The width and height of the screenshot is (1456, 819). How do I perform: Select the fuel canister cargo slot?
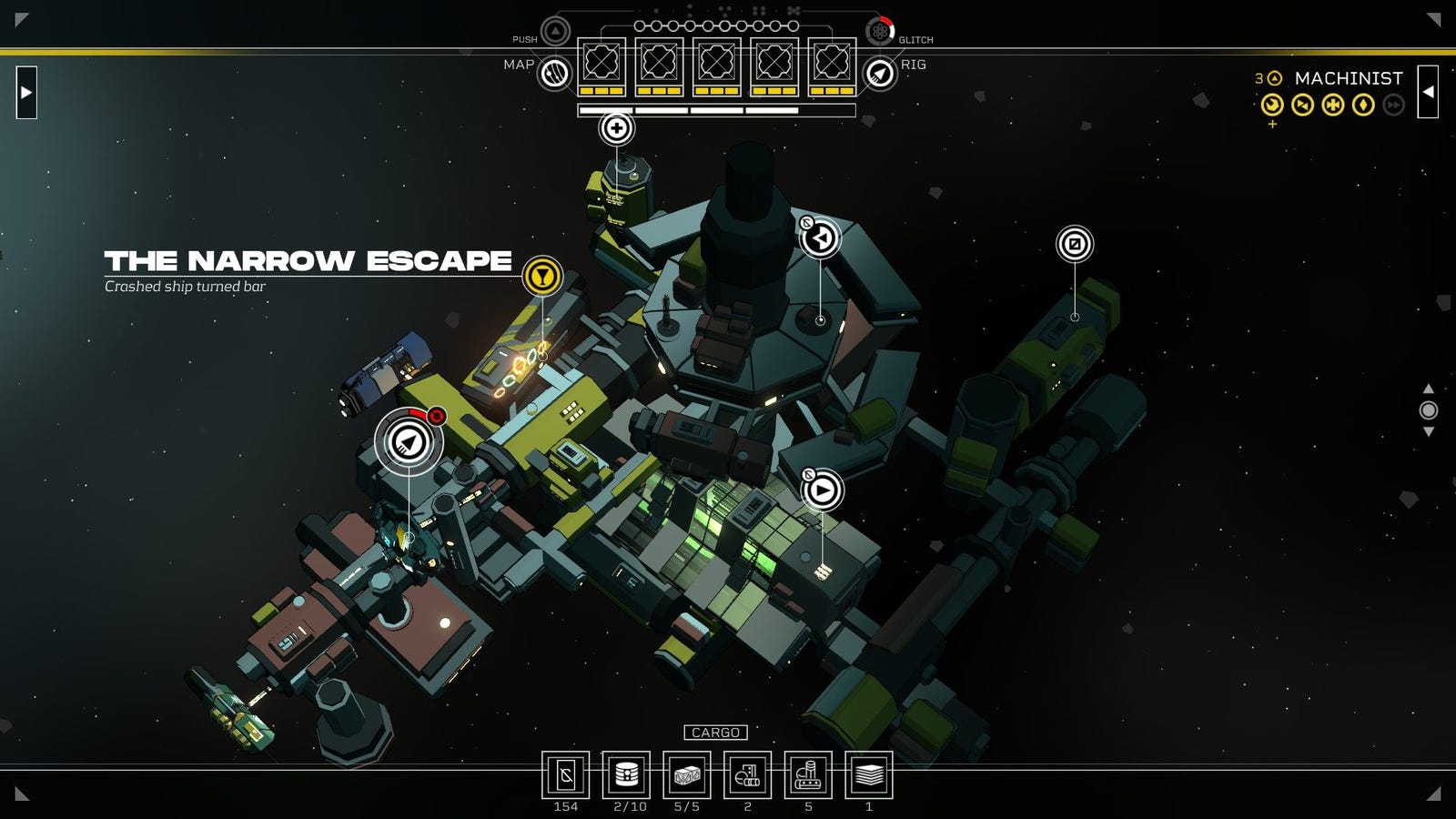pos(626,775)
